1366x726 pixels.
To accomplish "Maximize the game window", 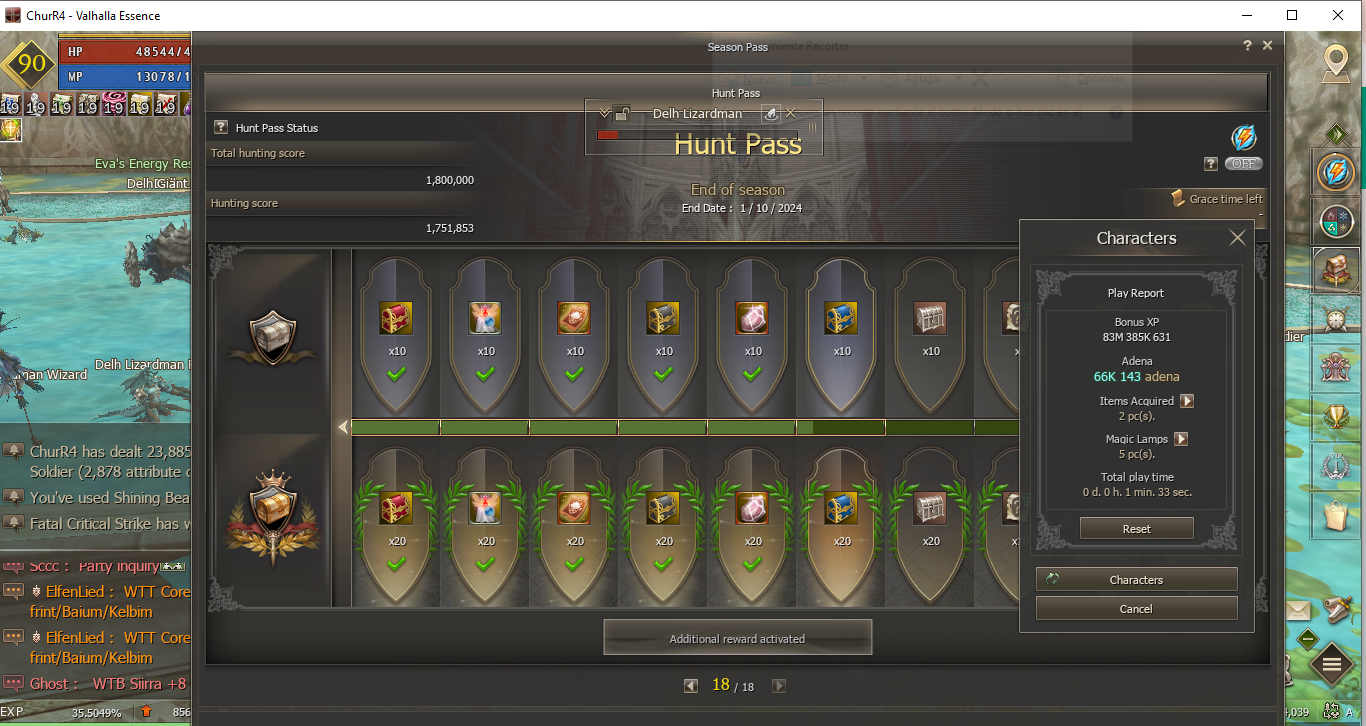I will coord(1292,15).
